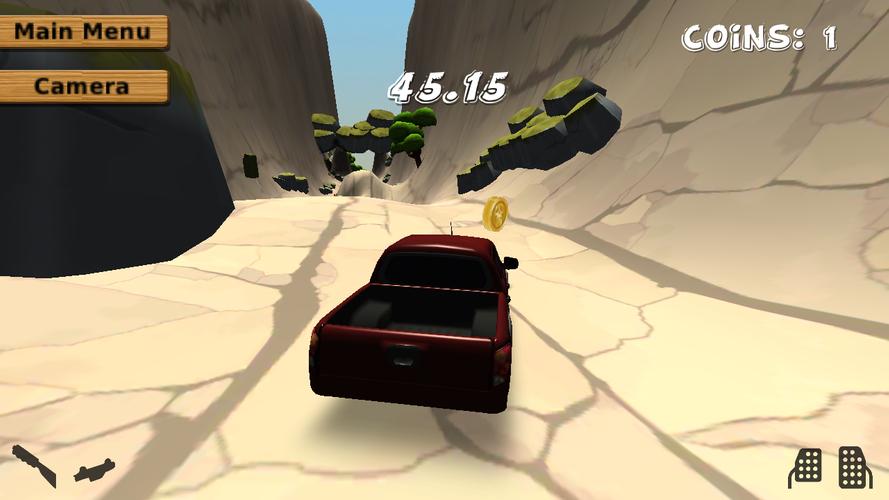The image size is (889, 500).
Task: Tap the brake pedal icon
Action: [806, 466]
